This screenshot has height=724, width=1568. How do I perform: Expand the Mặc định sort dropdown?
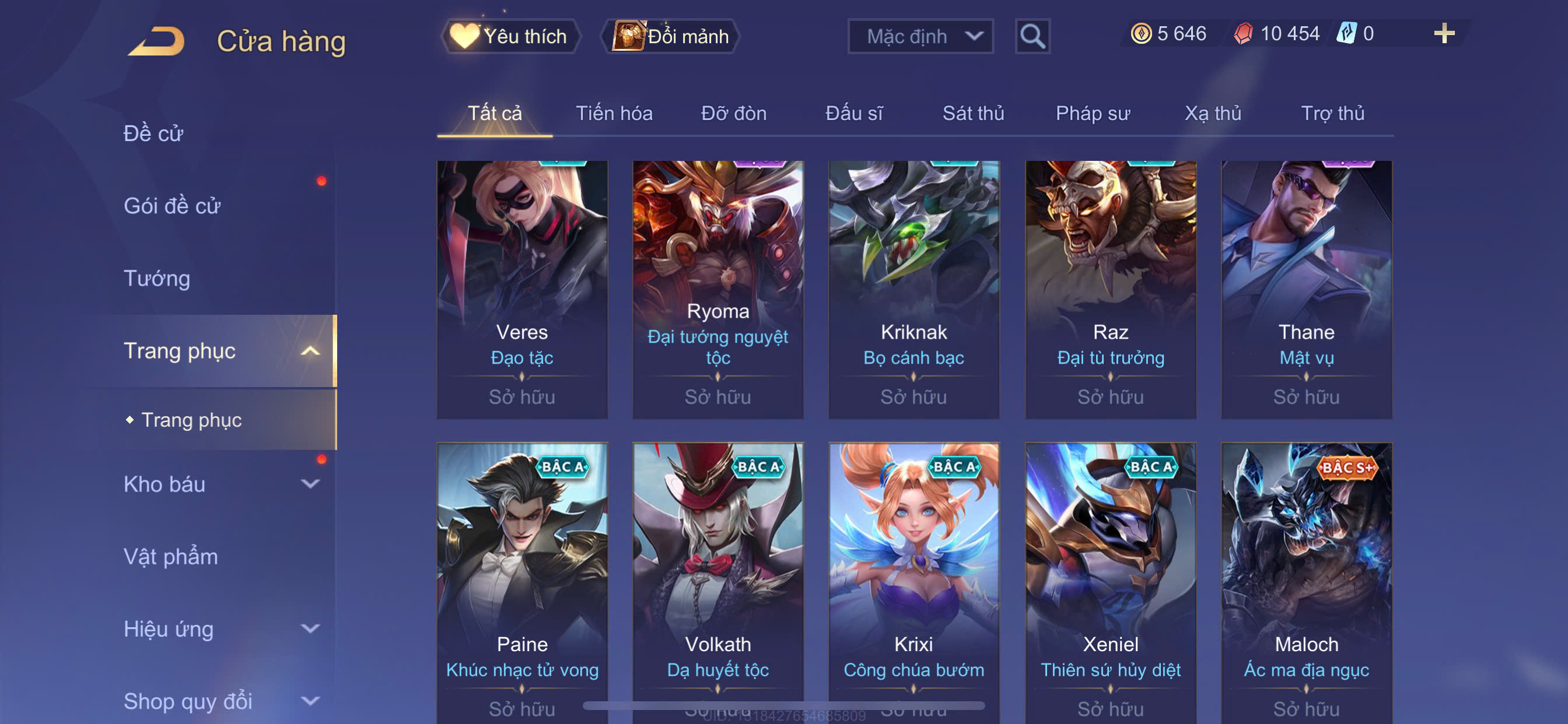click(921, 37)
